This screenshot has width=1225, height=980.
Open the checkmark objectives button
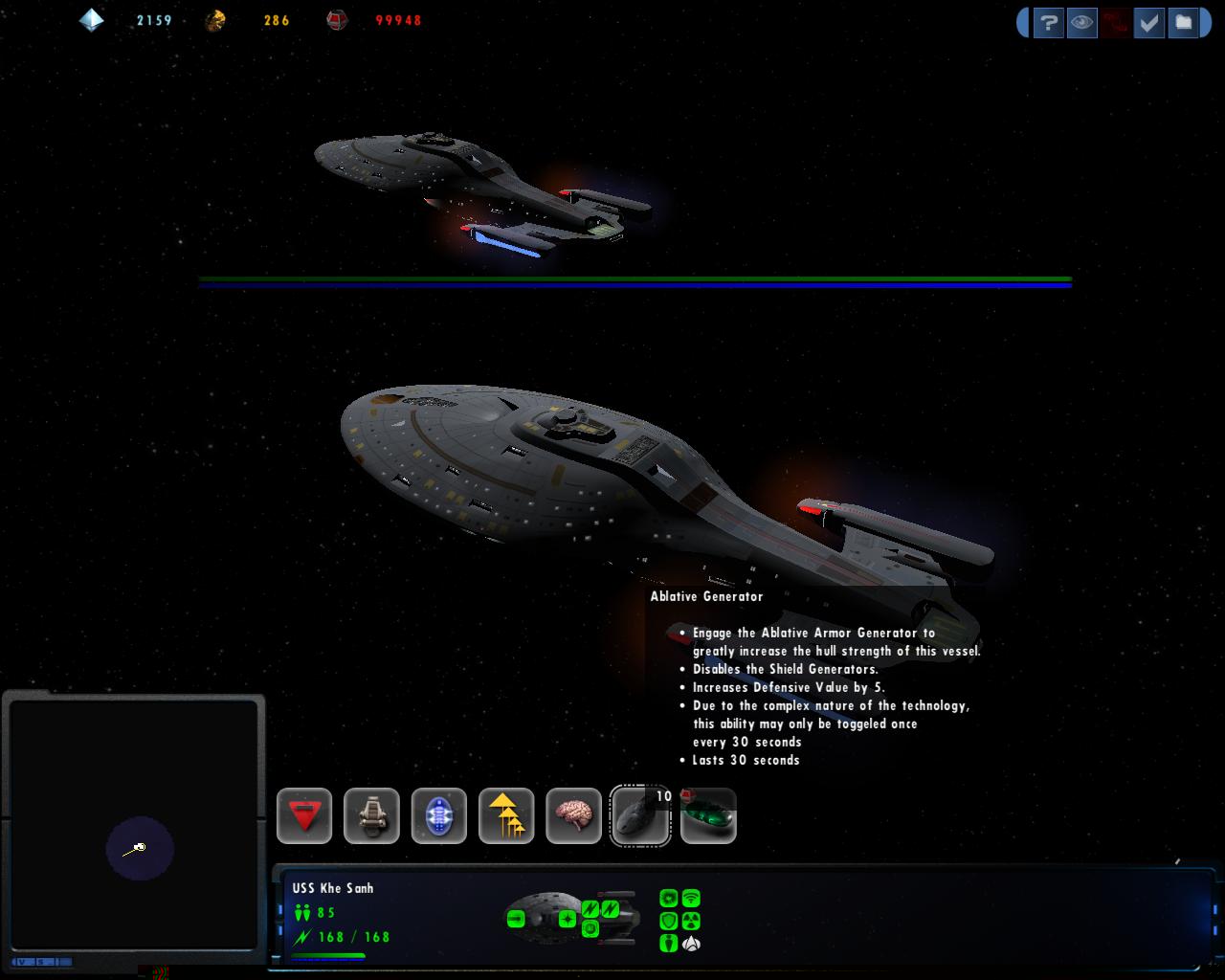1148,22
